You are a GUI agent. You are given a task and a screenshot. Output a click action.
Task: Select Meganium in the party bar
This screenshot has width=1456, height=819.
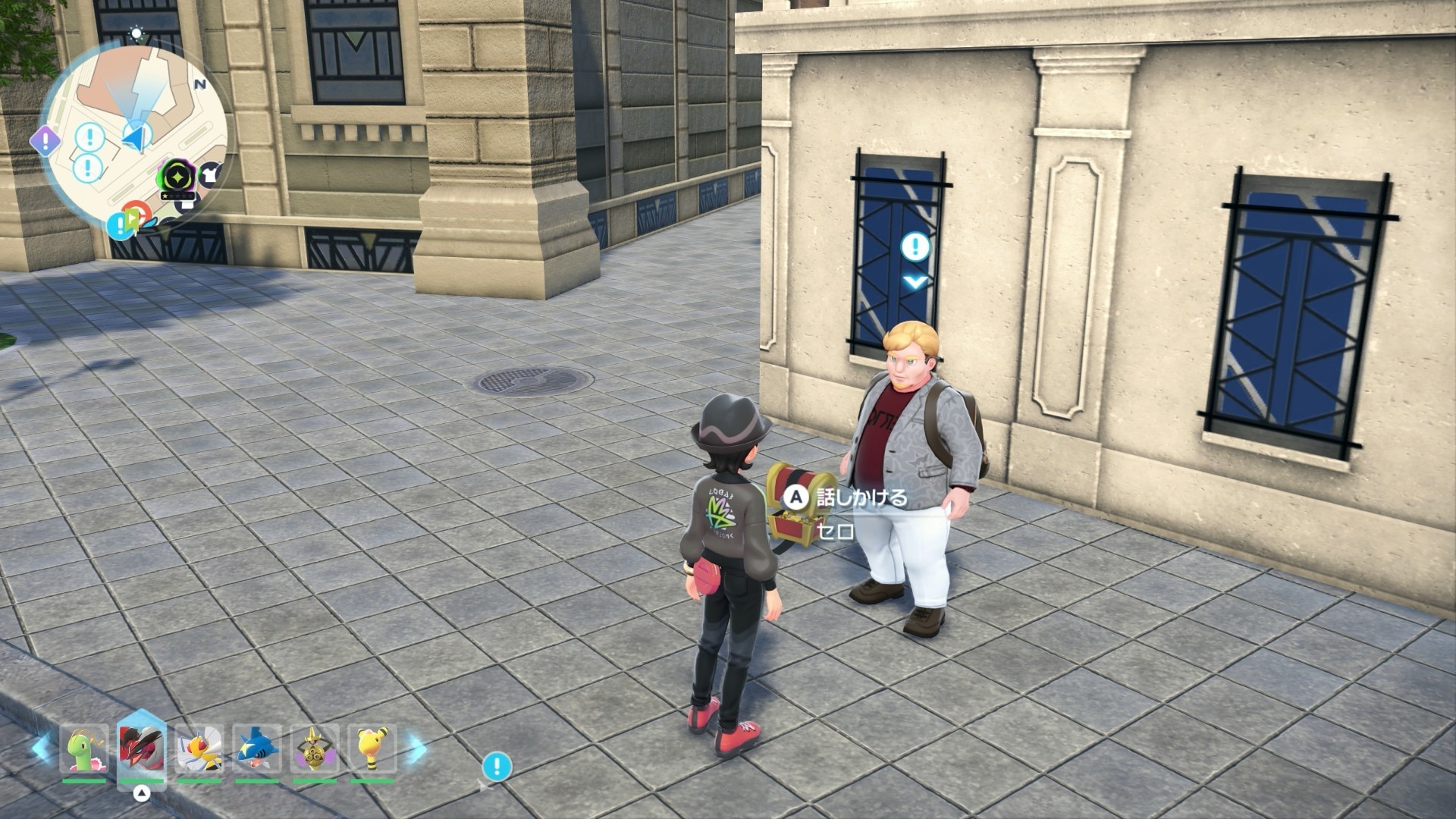[83, 749]
